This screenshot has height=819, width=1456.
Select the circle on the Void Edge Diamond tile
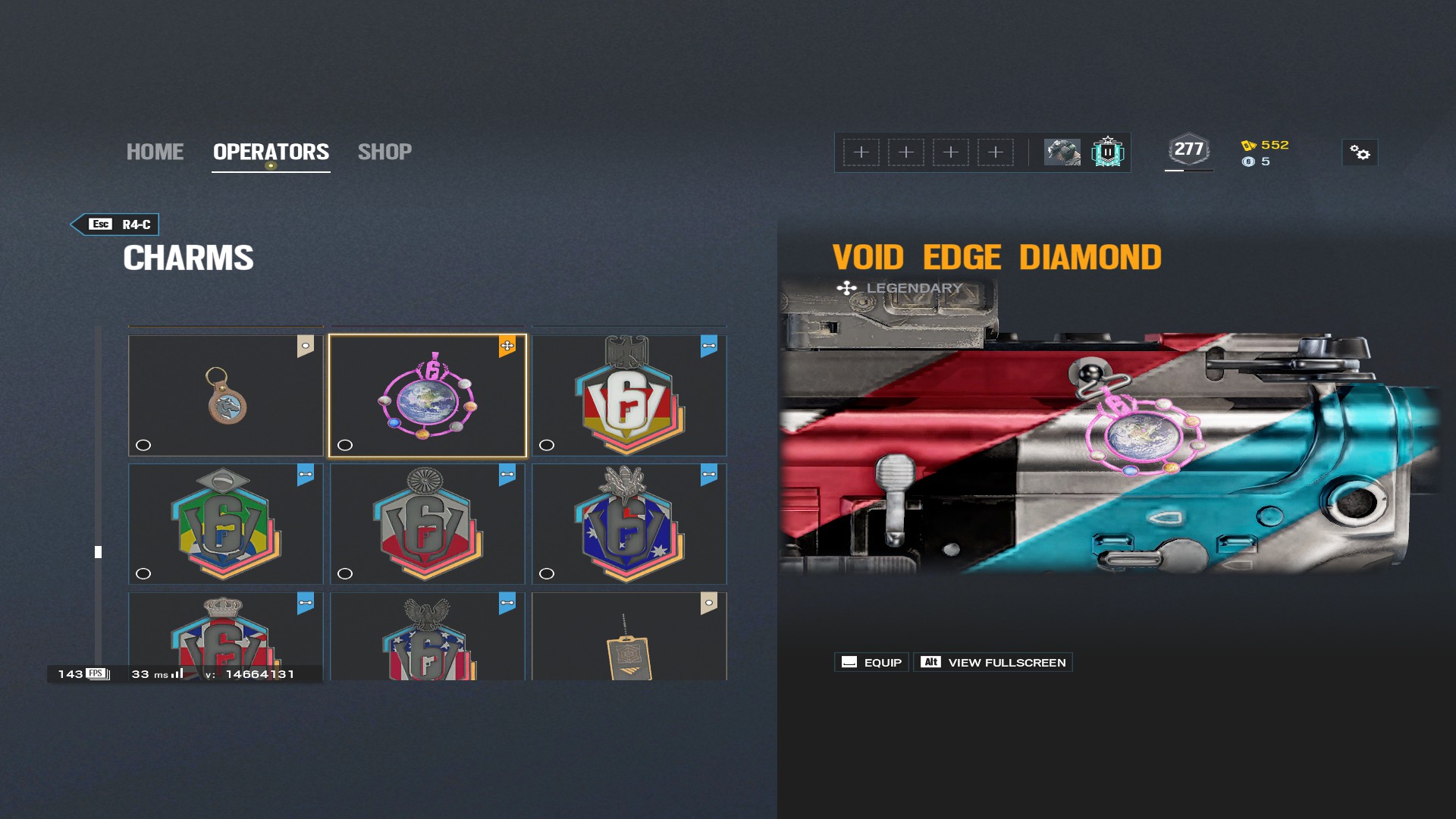coord(345,446)
